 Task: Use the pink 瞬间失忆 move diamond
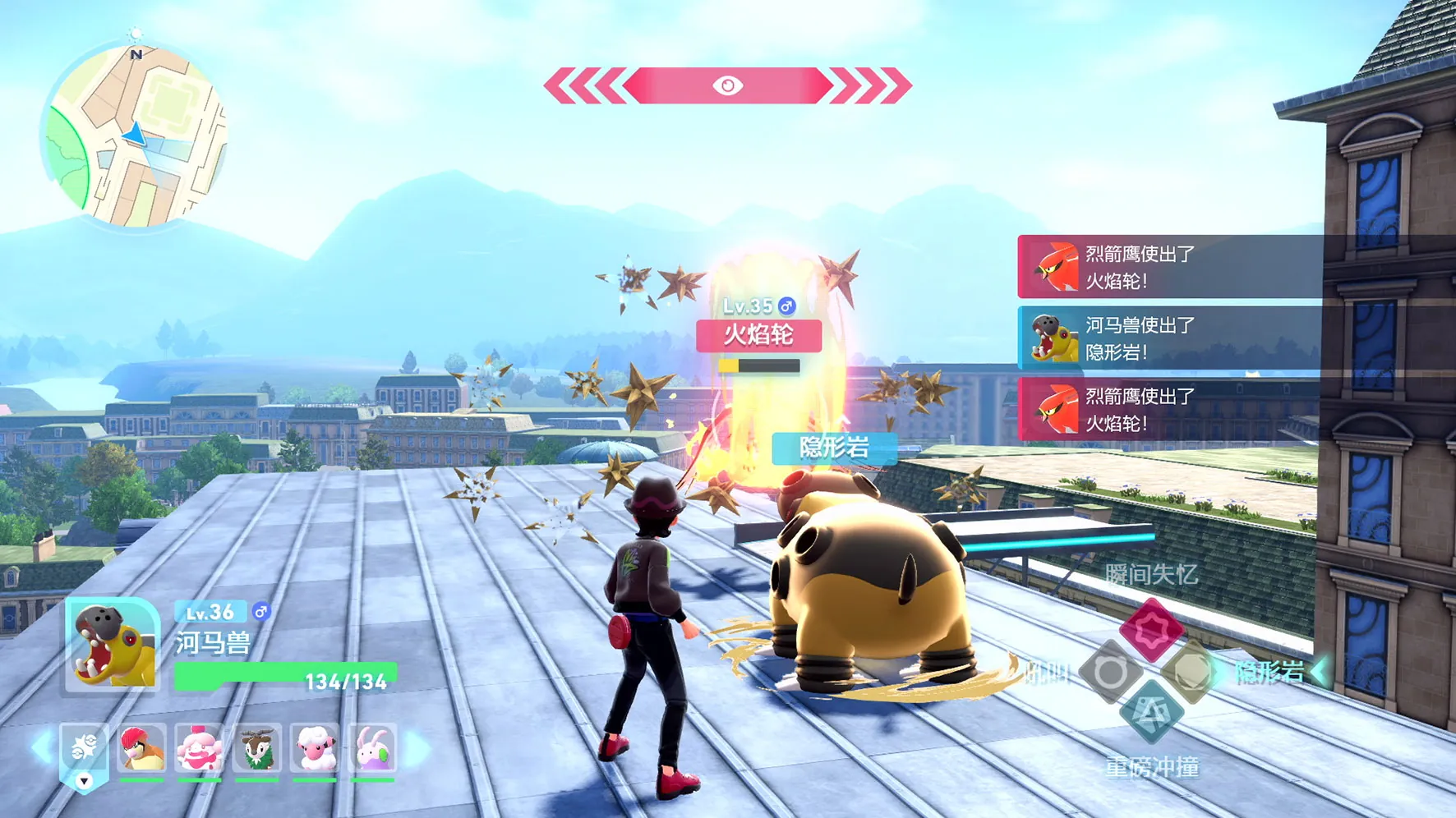coord(1150,630)
